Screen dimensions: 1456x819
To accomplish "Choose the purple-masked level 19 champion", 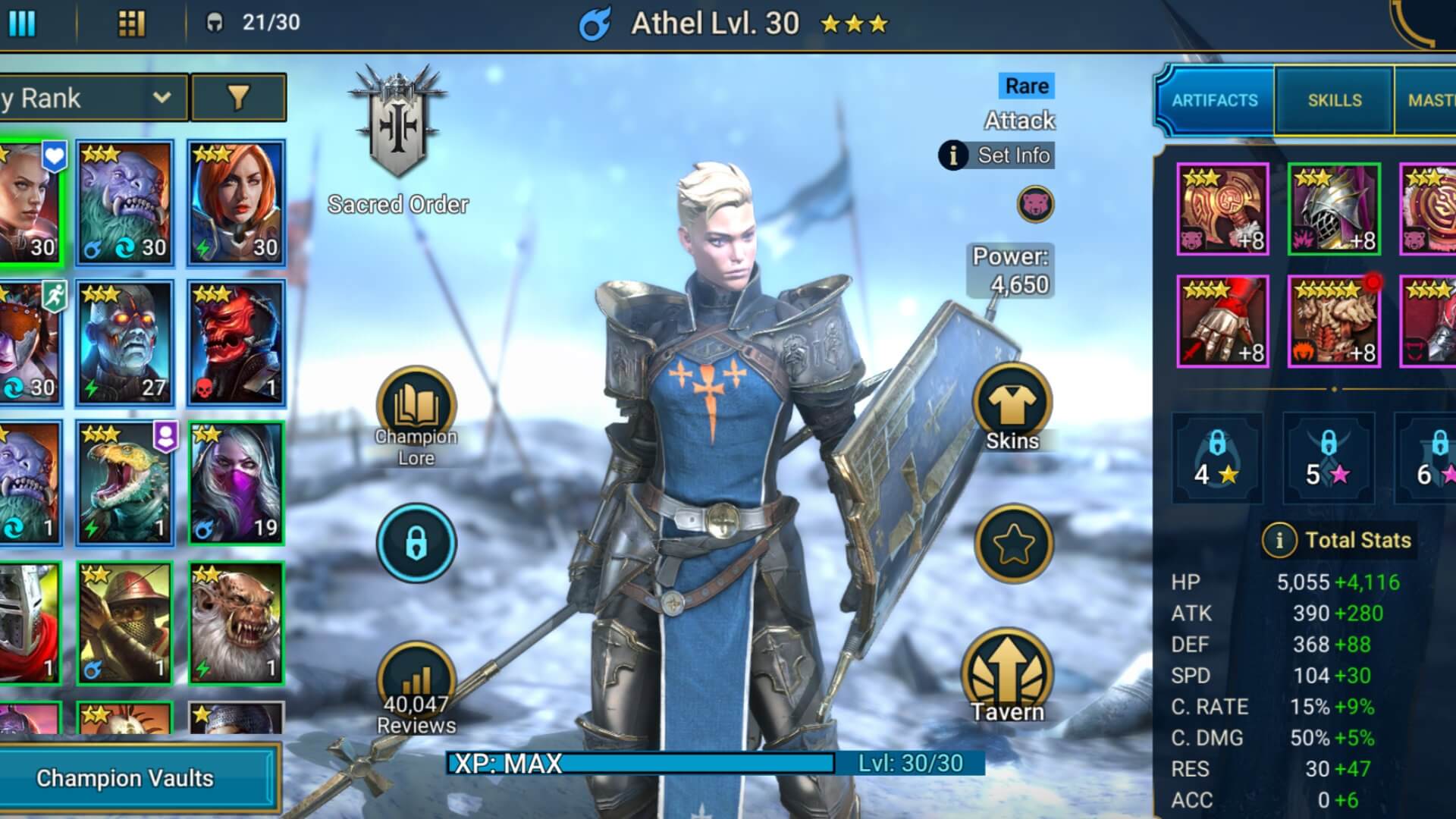I will (237, 483).
